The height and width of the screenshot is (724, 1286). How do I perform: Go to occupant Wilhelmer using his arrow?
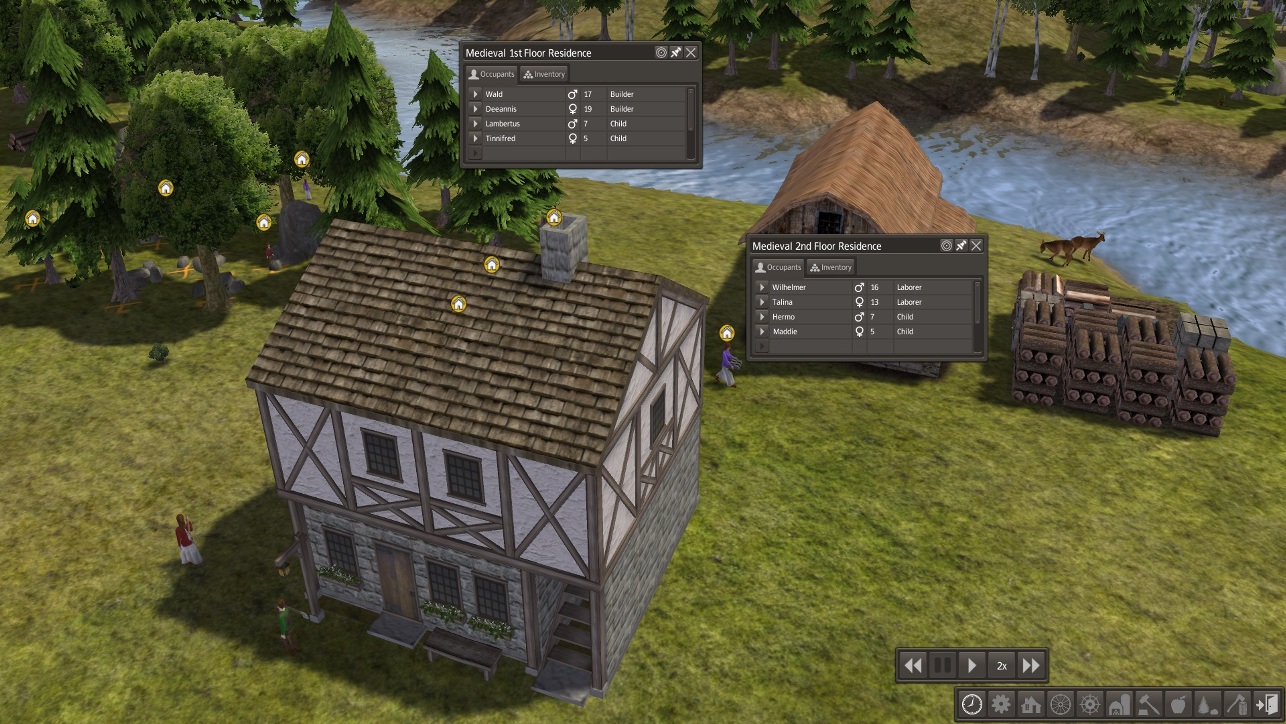[762, 287]
